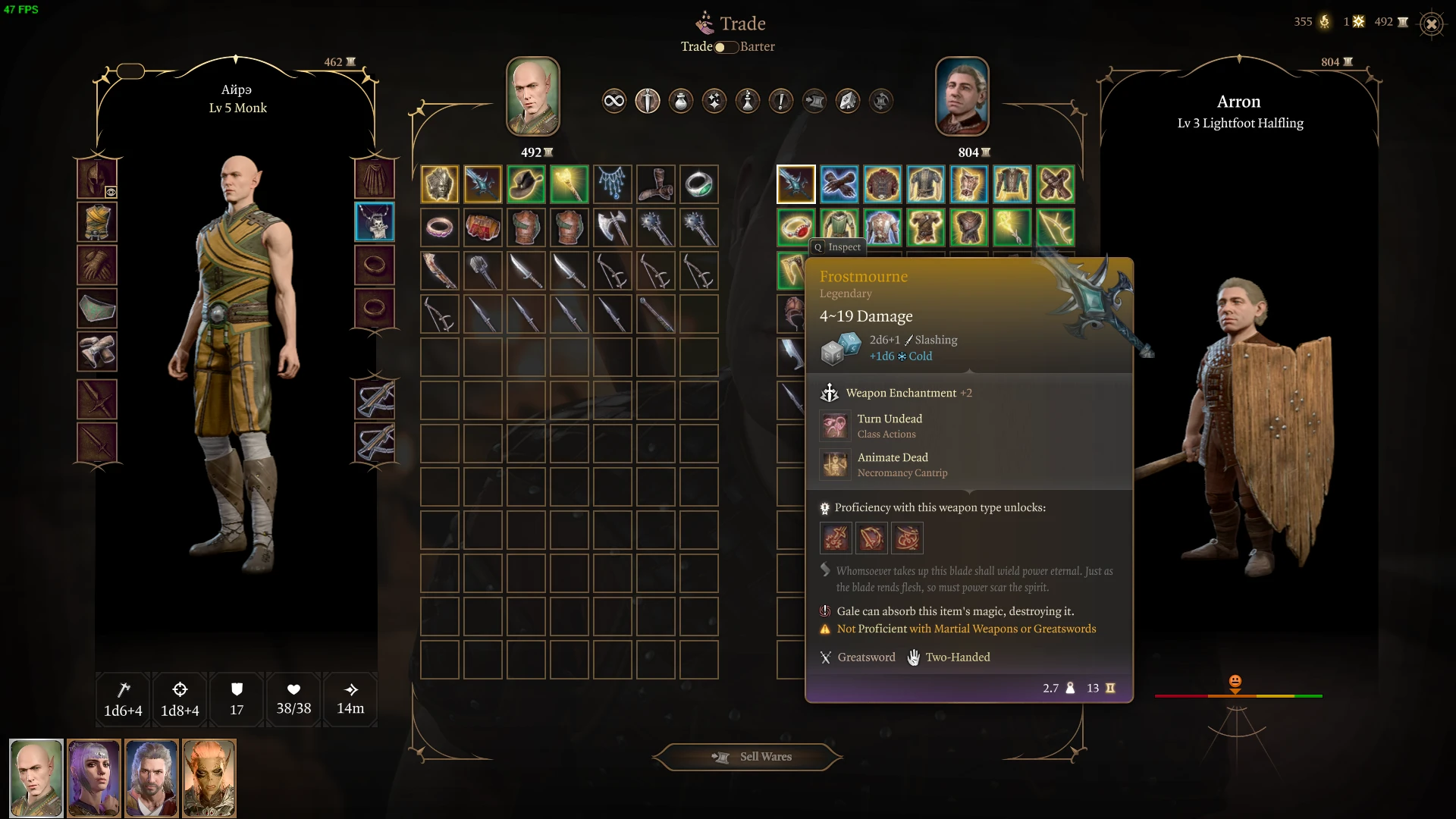Show all items with the infinity filter
The height and width of the screenshot is (819, 1456).
click(614, 101)
